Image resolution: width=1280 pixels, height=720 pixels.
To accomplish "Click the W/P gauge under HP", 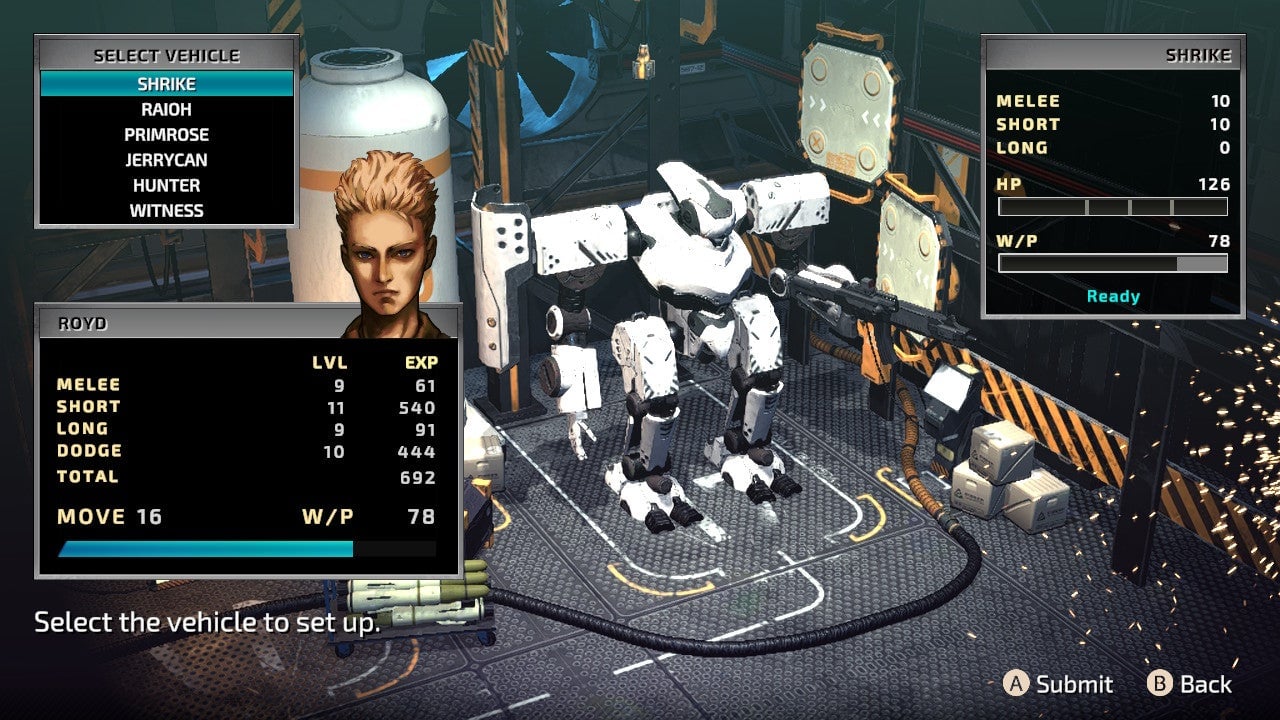I will click(x=1112, y=262).
